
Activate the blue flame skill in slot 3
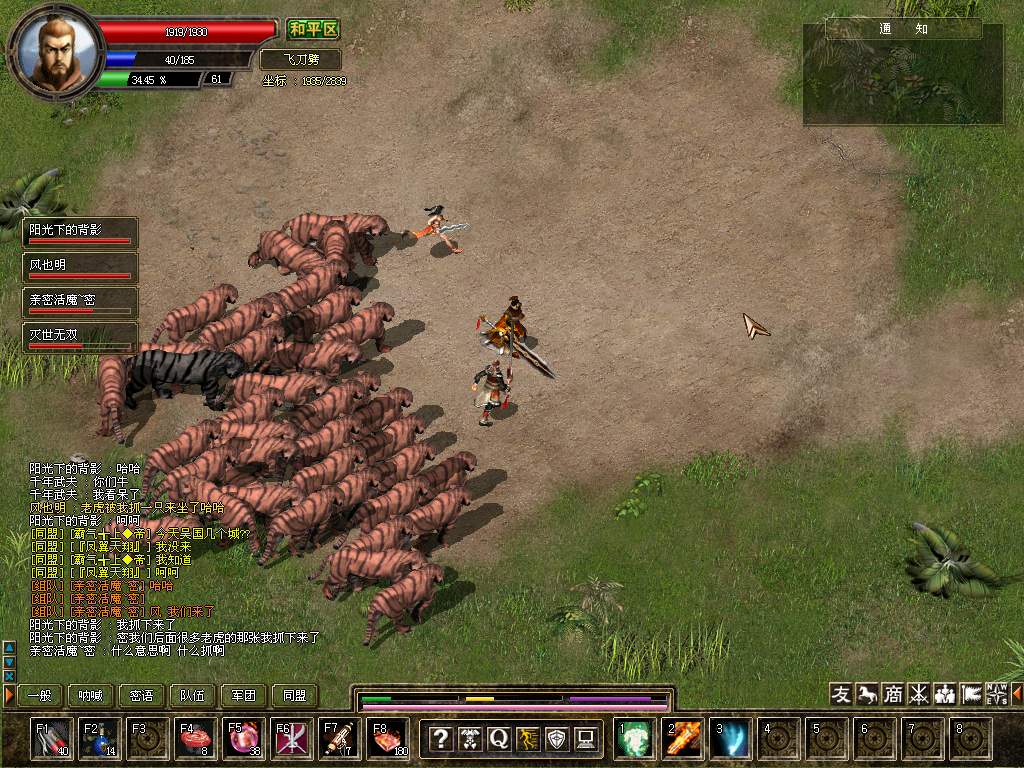click(730, 739)
